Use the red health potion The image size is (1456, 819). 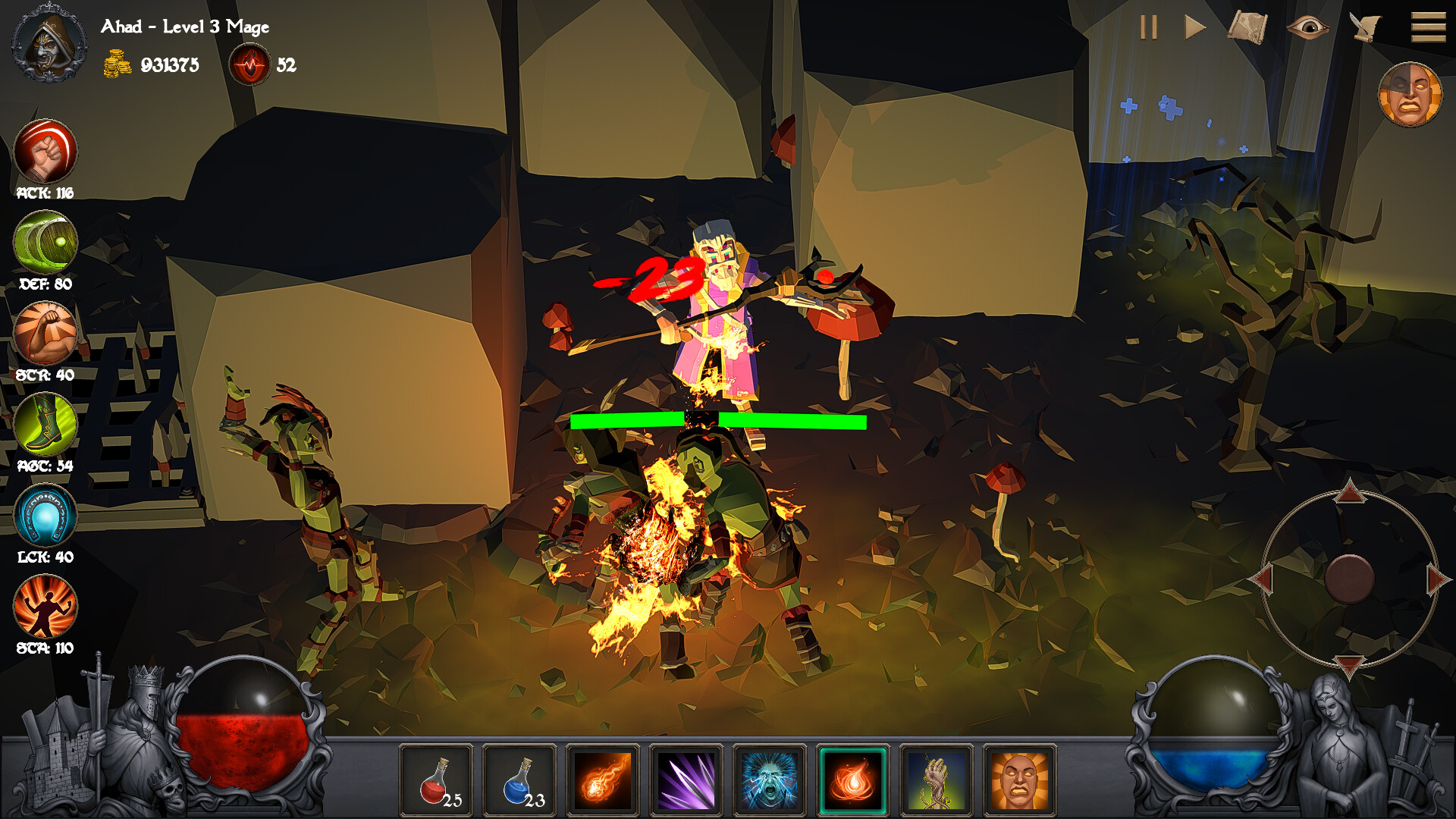436,780
